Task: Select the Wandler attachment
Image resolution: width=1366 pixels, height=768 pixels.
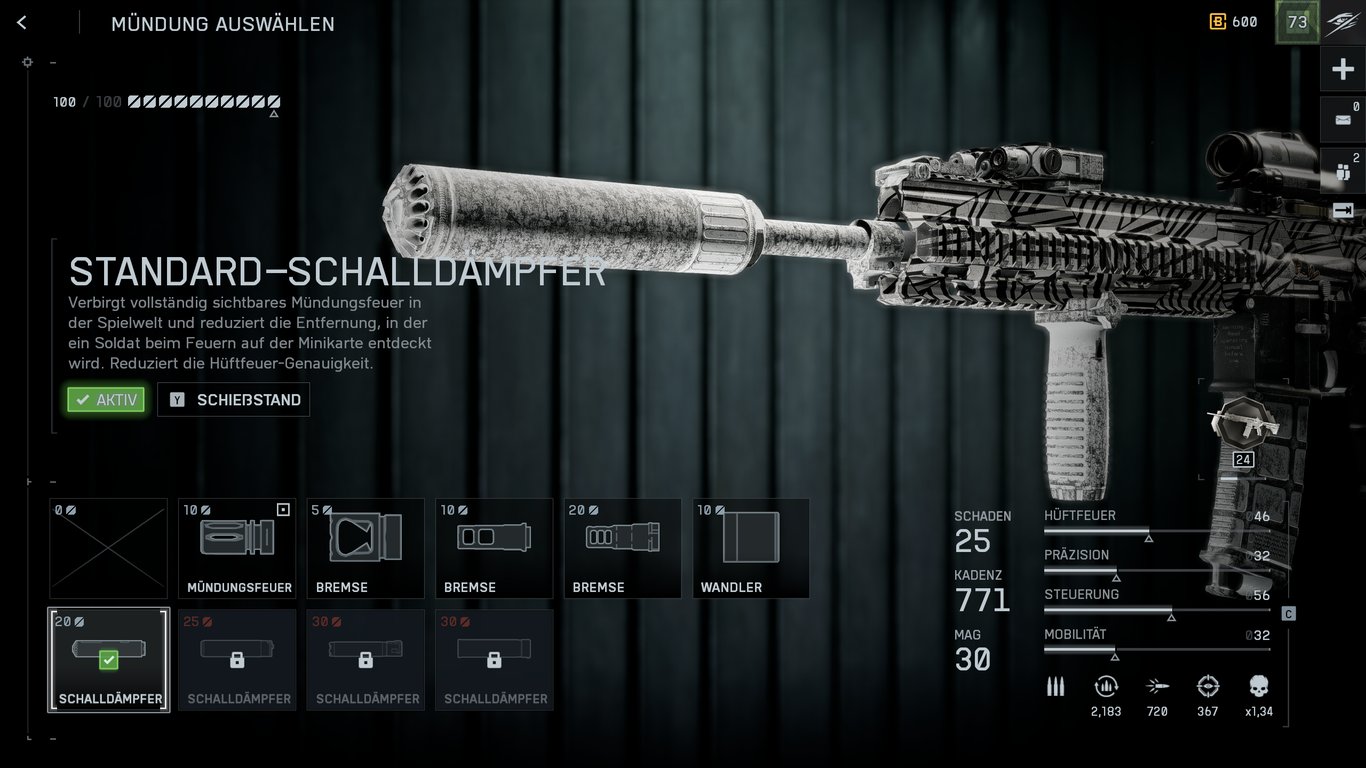Action: click(750, 547)
